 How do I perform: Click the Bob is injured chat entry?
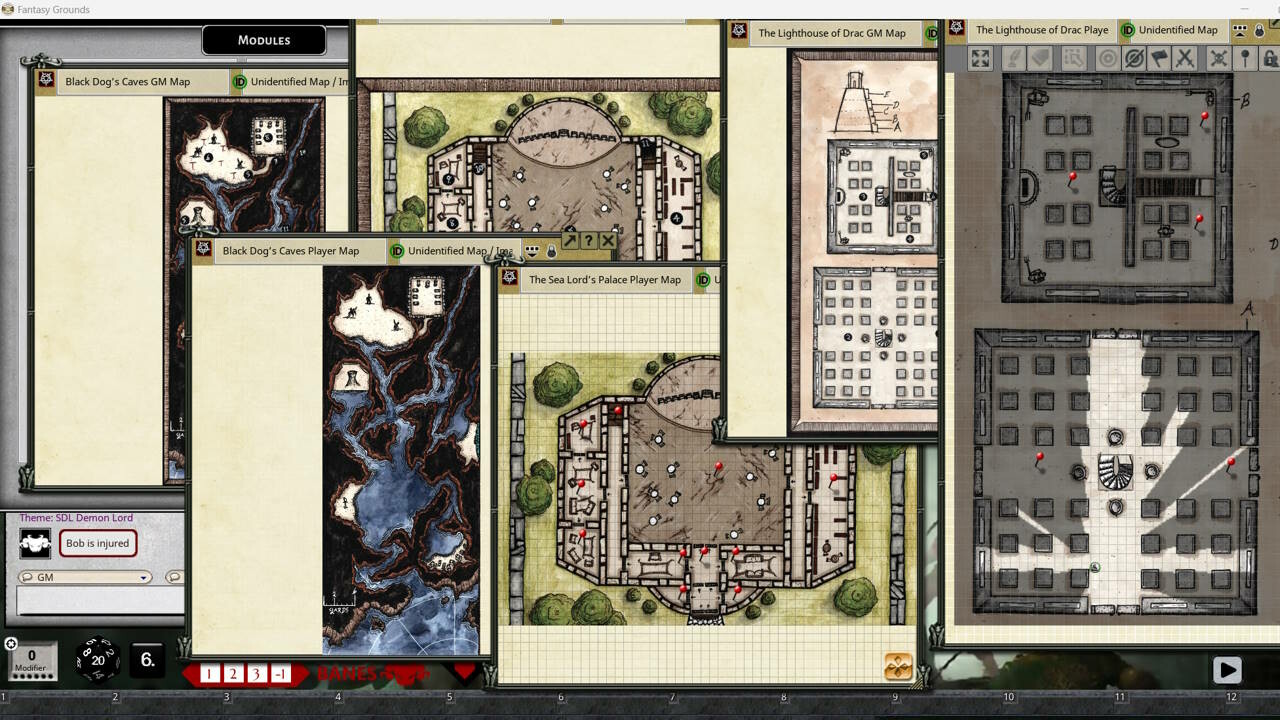pos(97,543)
